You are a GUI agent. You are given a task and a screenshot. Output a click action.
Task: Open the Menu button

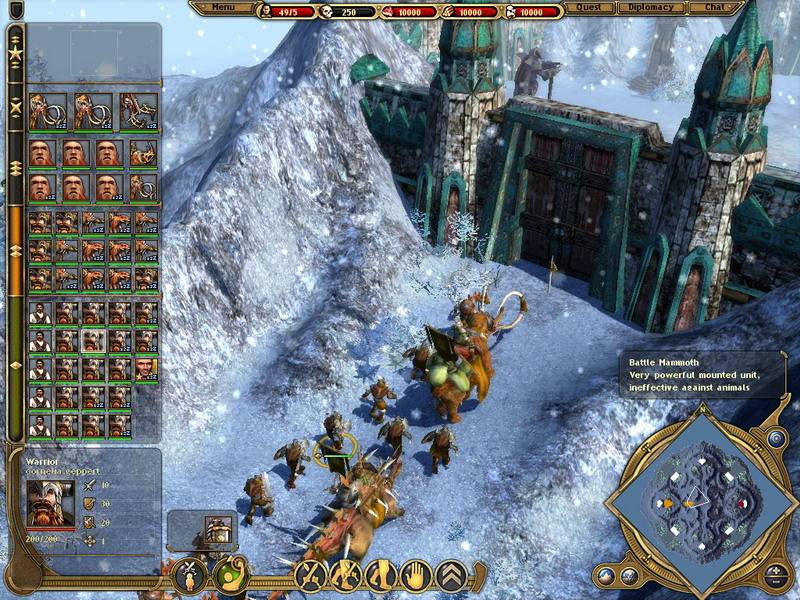[223, 8]
